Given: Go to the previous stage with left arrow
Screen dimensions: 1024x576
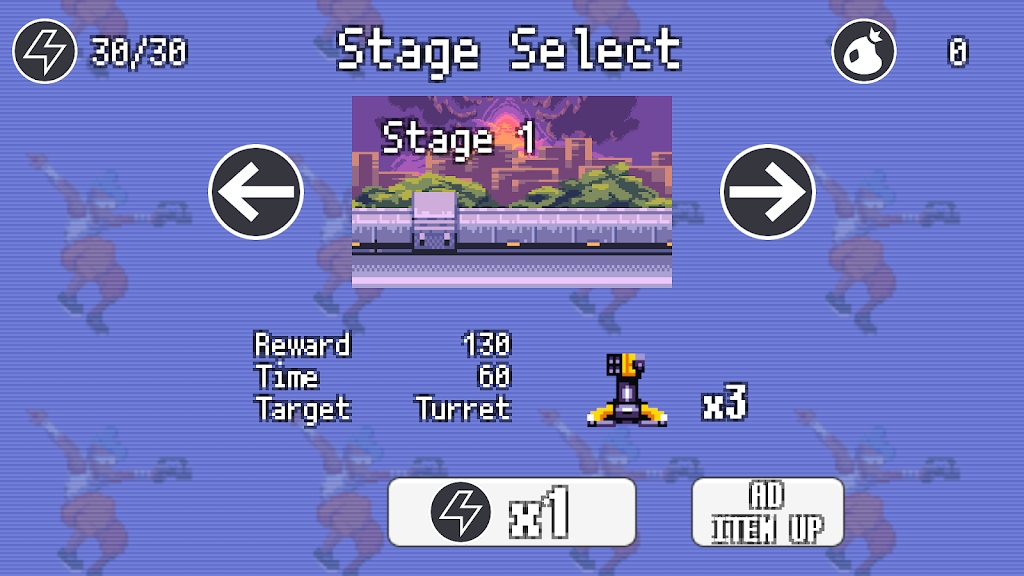Looking at the screenshot, I should (256, 192).
